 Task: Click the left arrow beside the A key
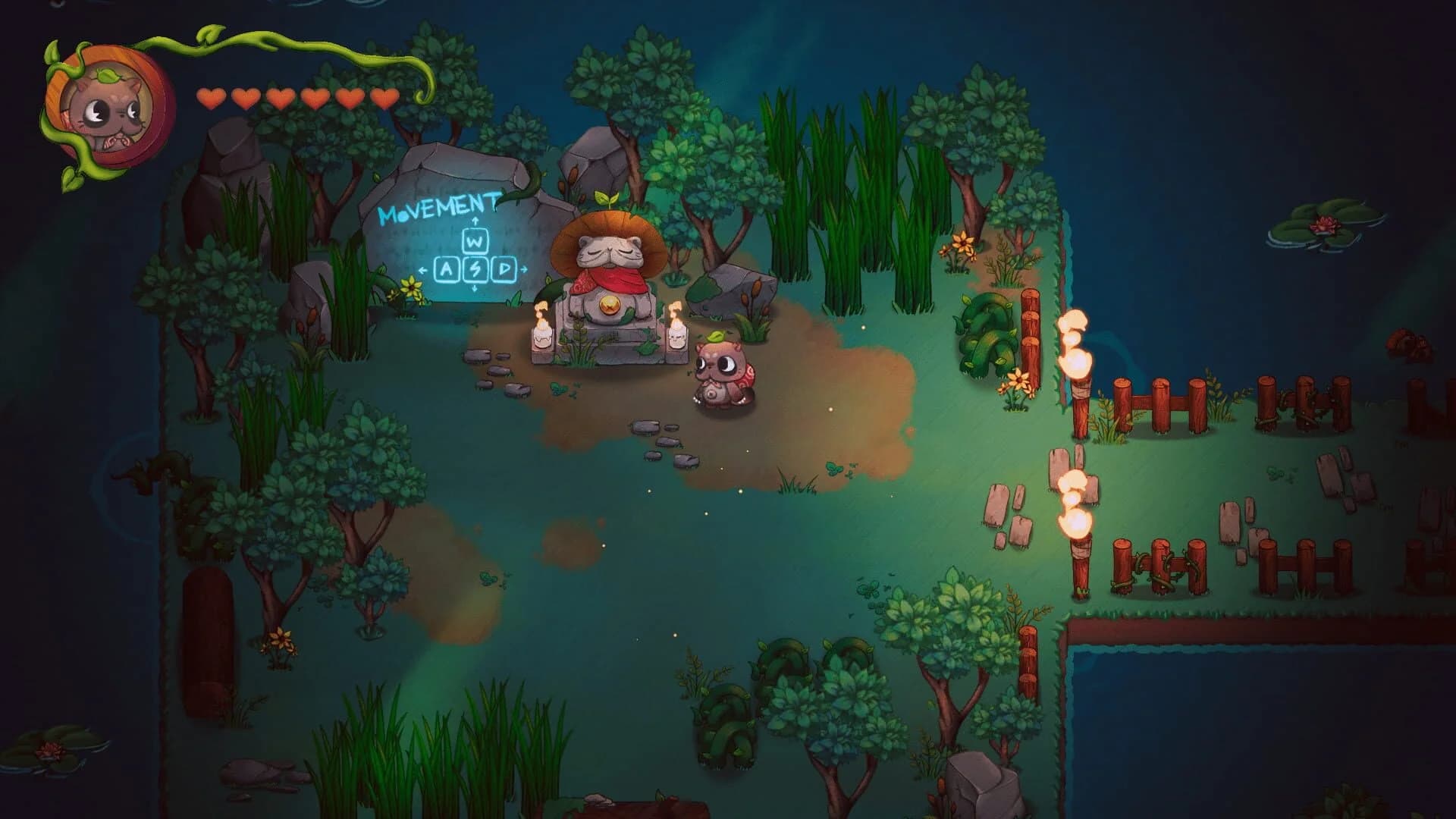[422, 271]
